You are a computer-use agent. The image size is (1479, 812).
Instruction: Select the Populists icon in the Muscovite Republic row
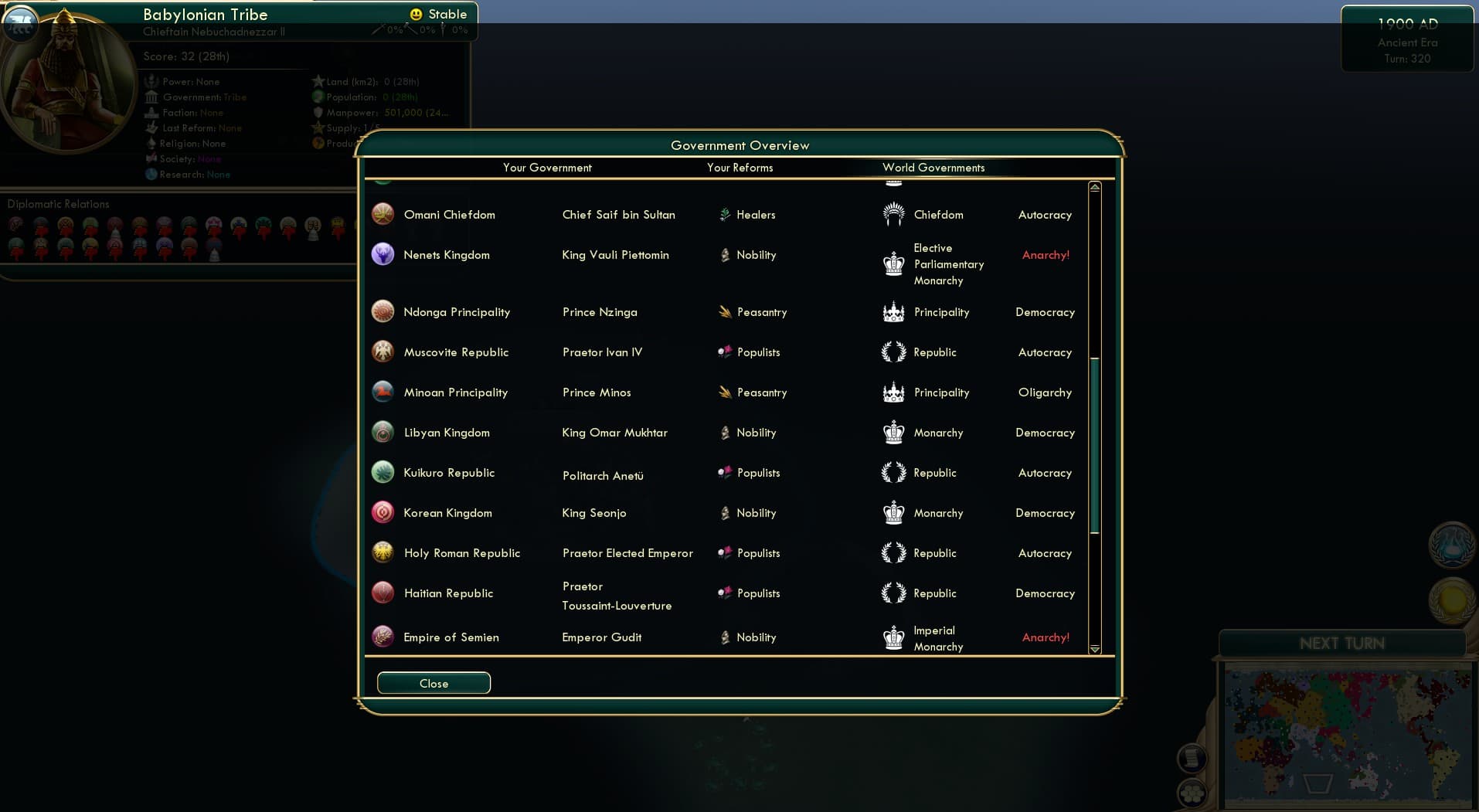tap(725, 352)
